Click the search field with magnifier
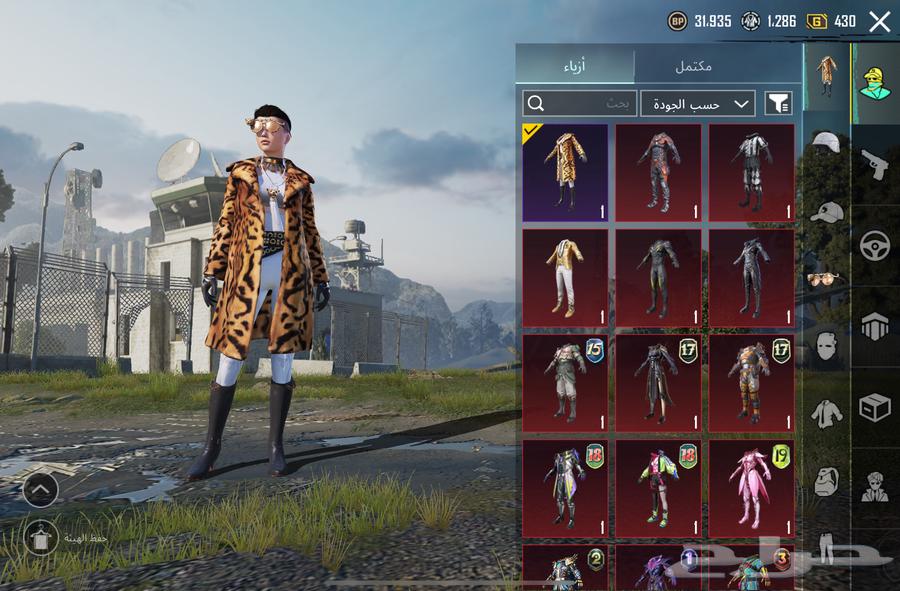This screenshot has height=591, width=900. pos(580,103)
